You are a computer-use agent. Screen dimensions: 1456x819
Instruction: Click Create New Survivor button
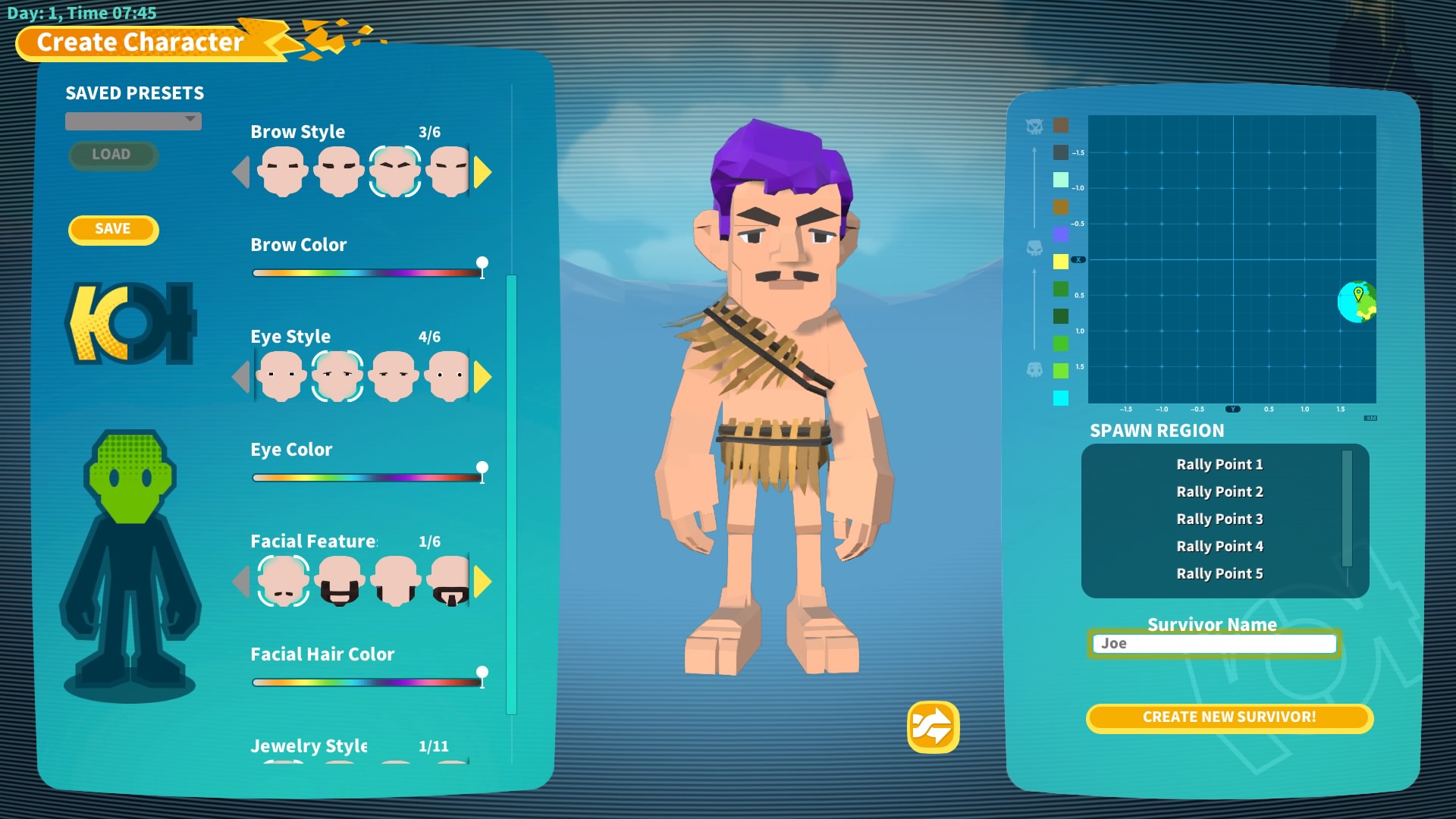pyautogui.click(x=1229, y=717)
